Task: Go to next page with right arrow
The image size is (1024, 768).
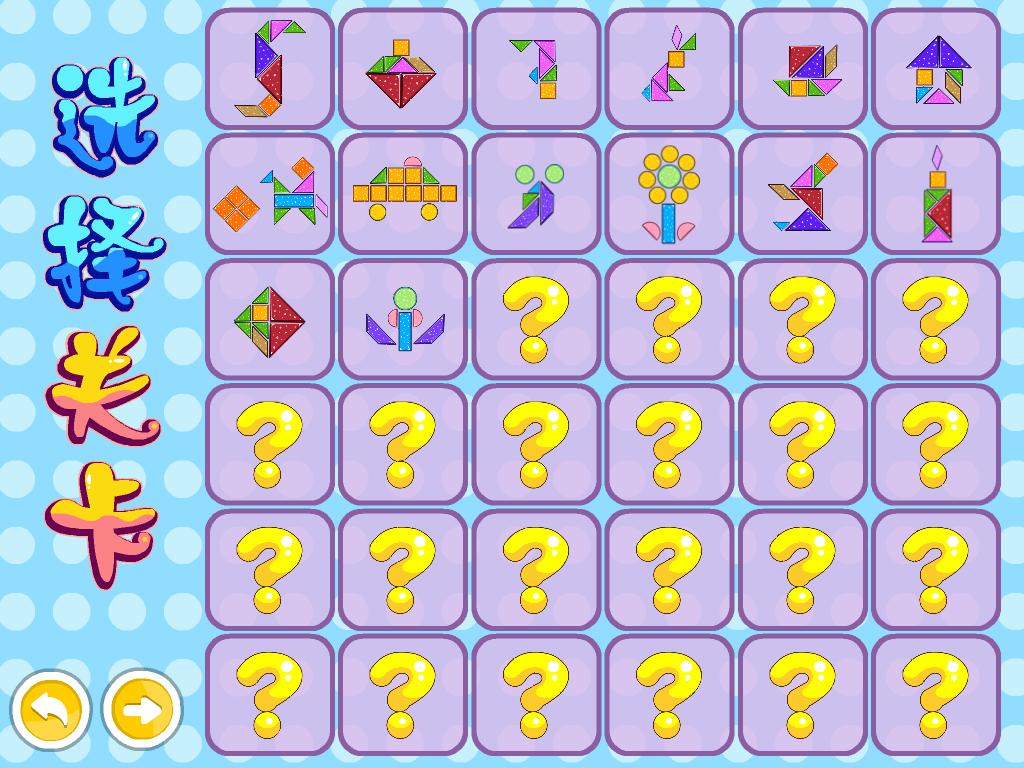Action: [142, 709]
